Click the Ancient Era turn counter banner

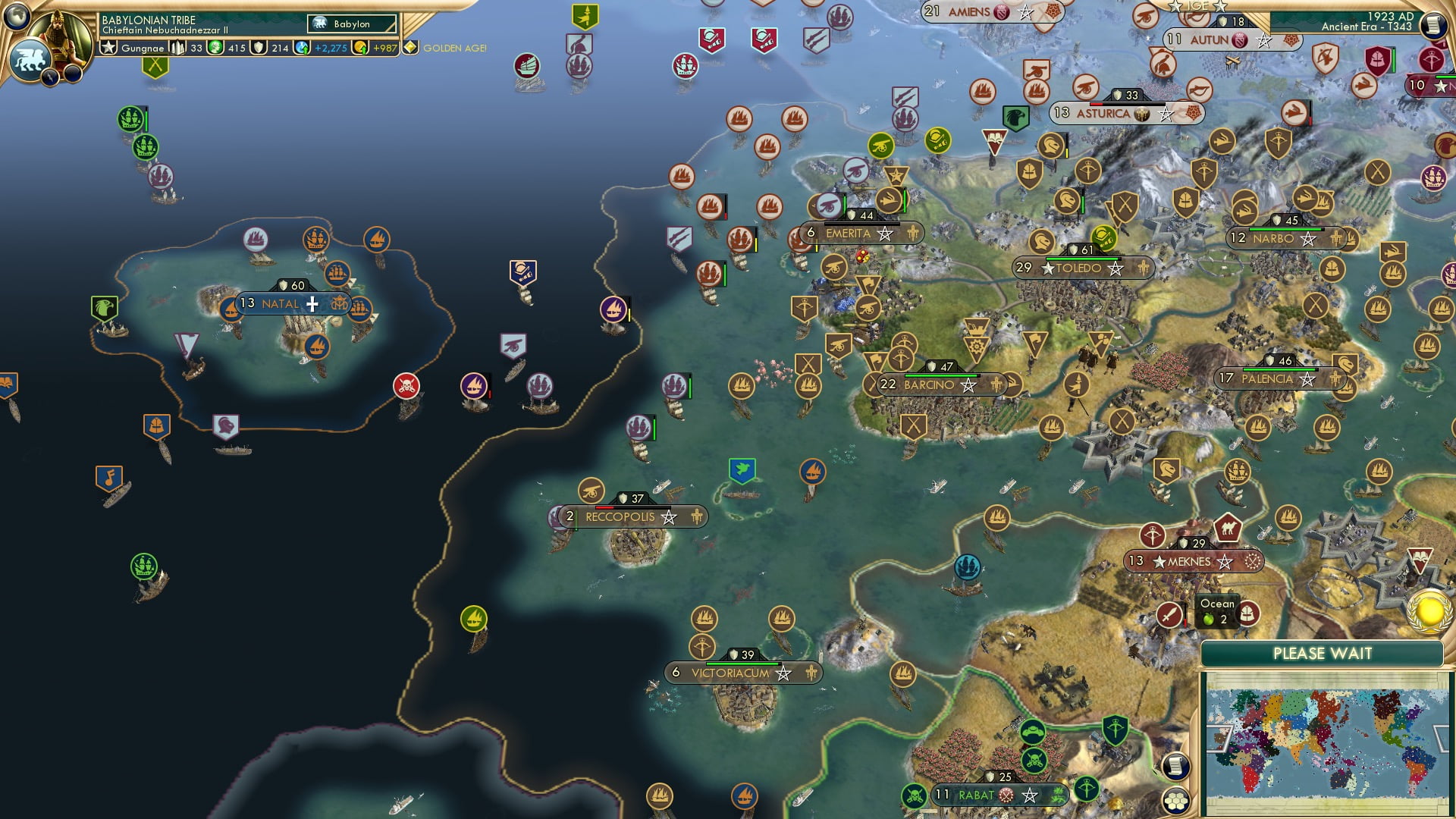pyautogui.click(x=1366, y=27)
